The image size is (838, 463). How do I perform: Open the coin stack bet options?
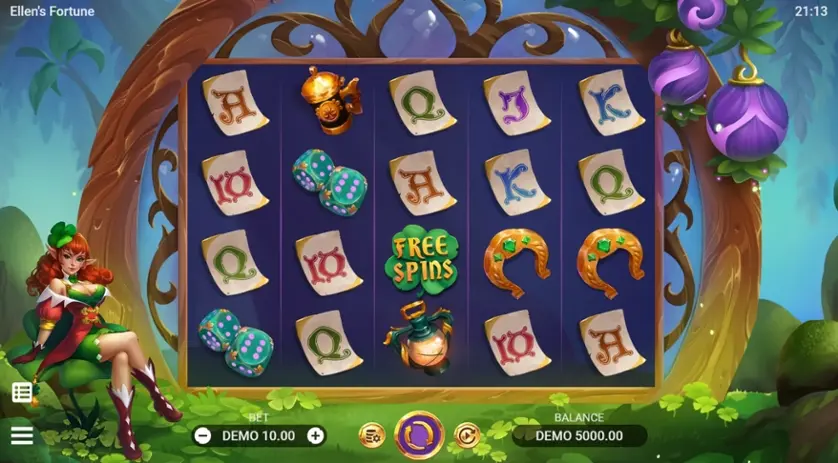coord(372,435)
